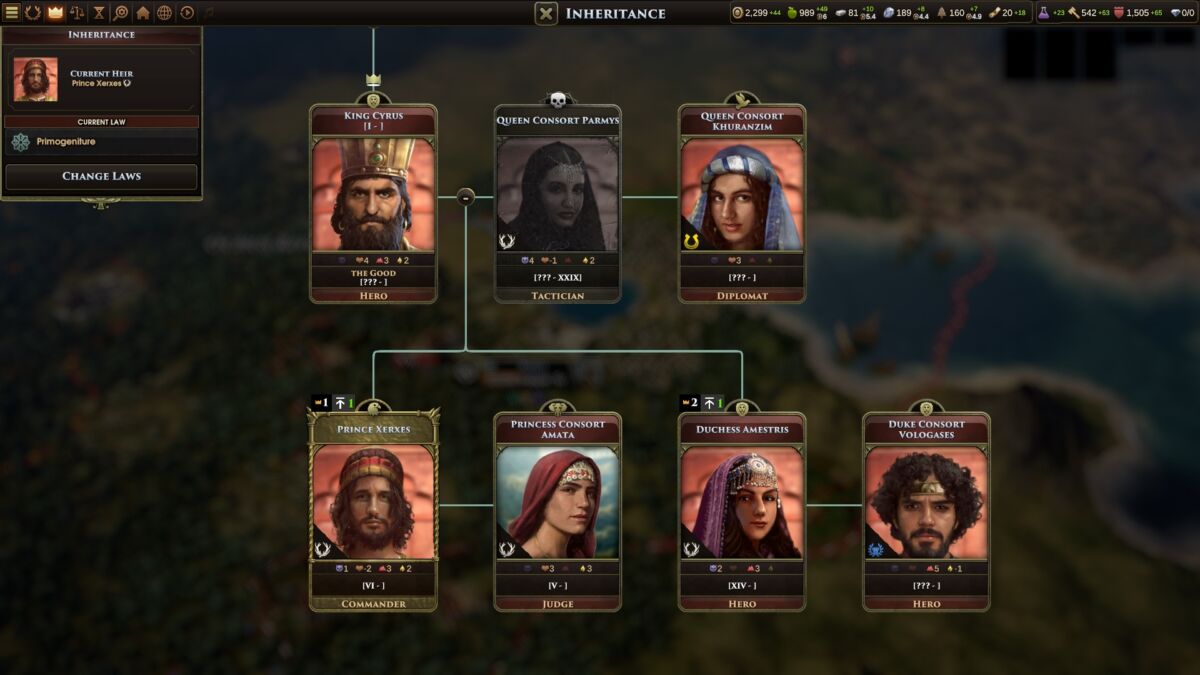Select Prince Xerxes's card in the family tree

(373, 503)
